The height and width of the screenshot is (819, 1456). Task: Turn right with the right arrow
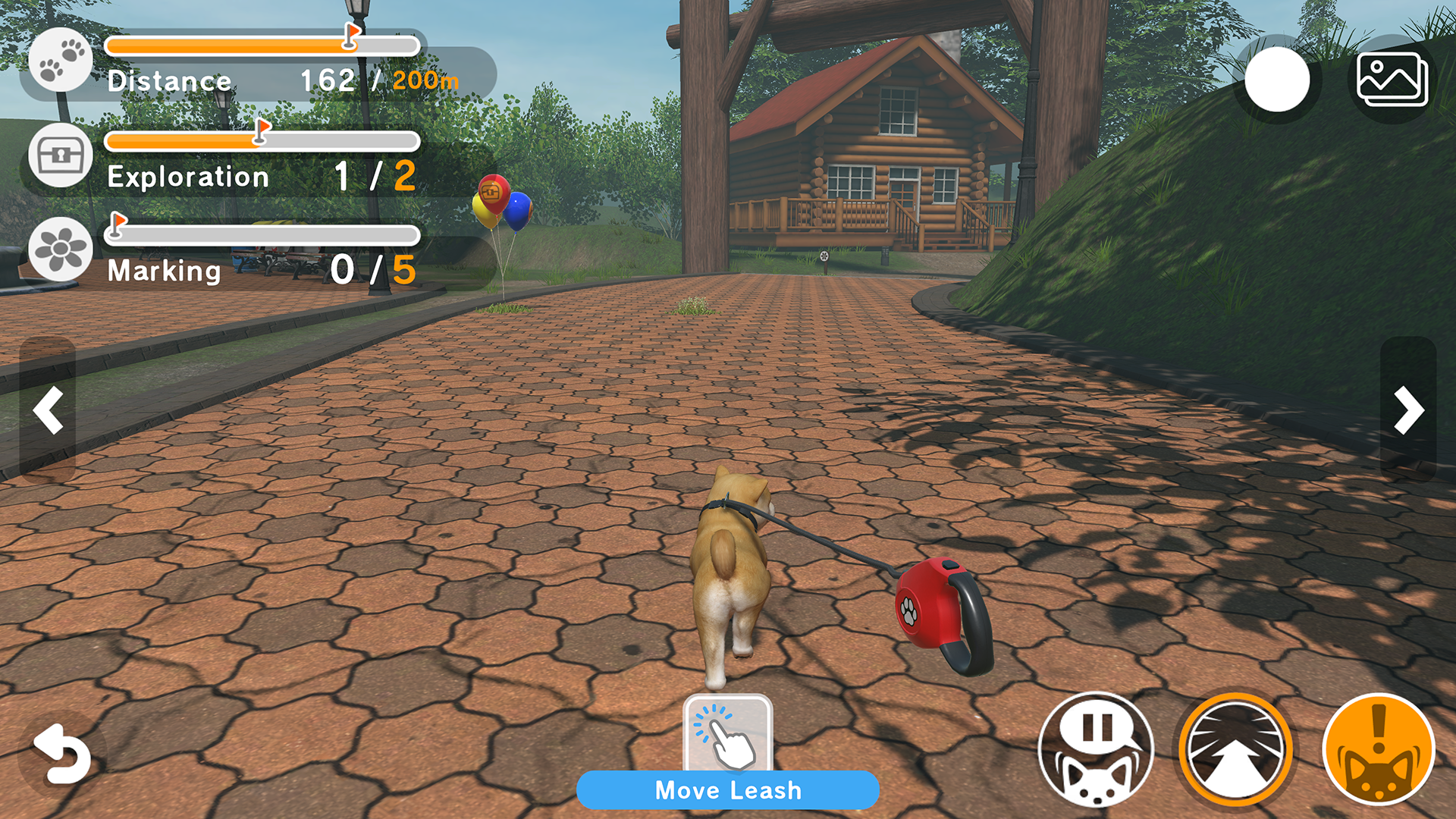click(x=1408, y=410)
